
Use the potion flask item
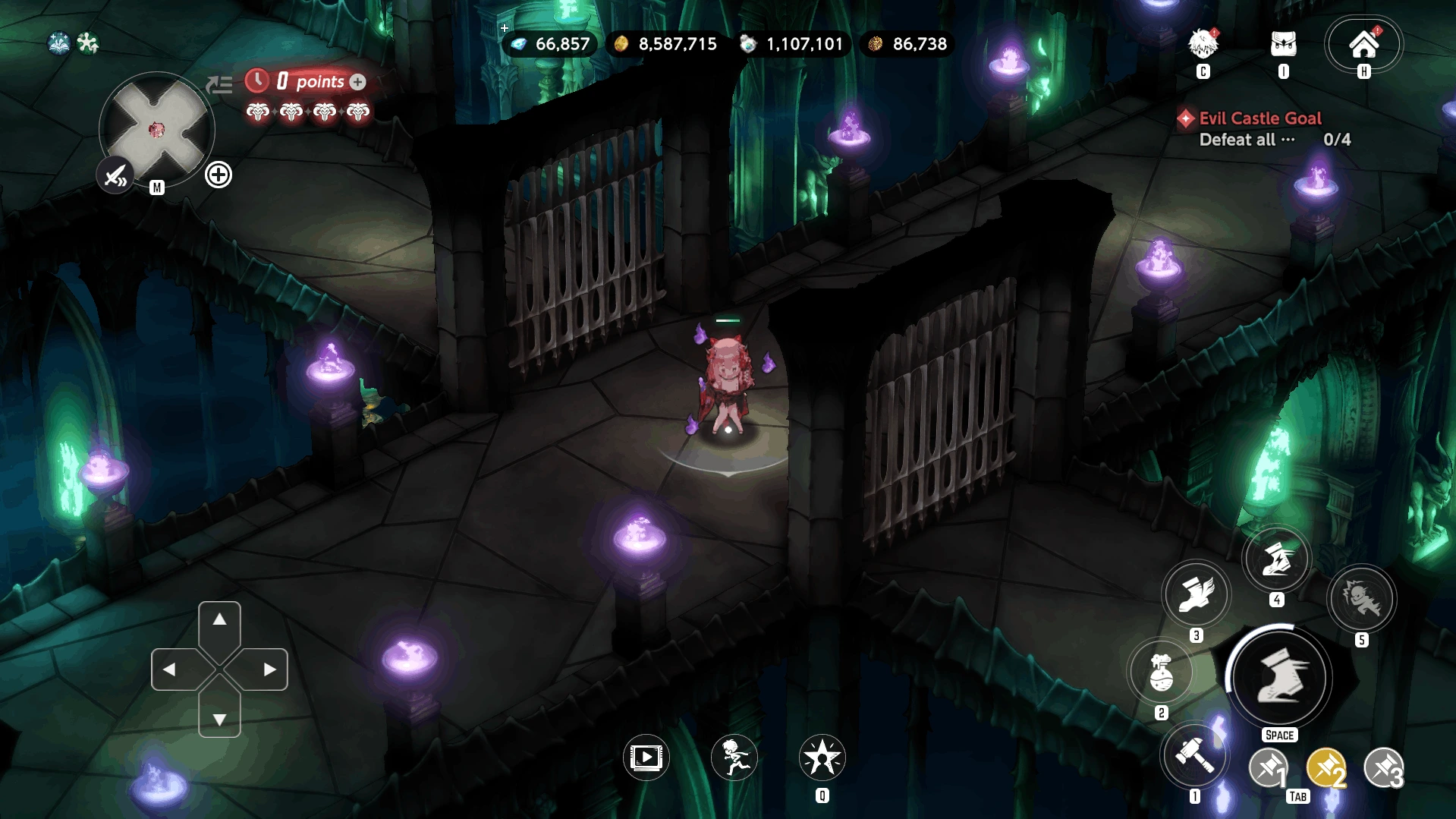(1161, 673)
